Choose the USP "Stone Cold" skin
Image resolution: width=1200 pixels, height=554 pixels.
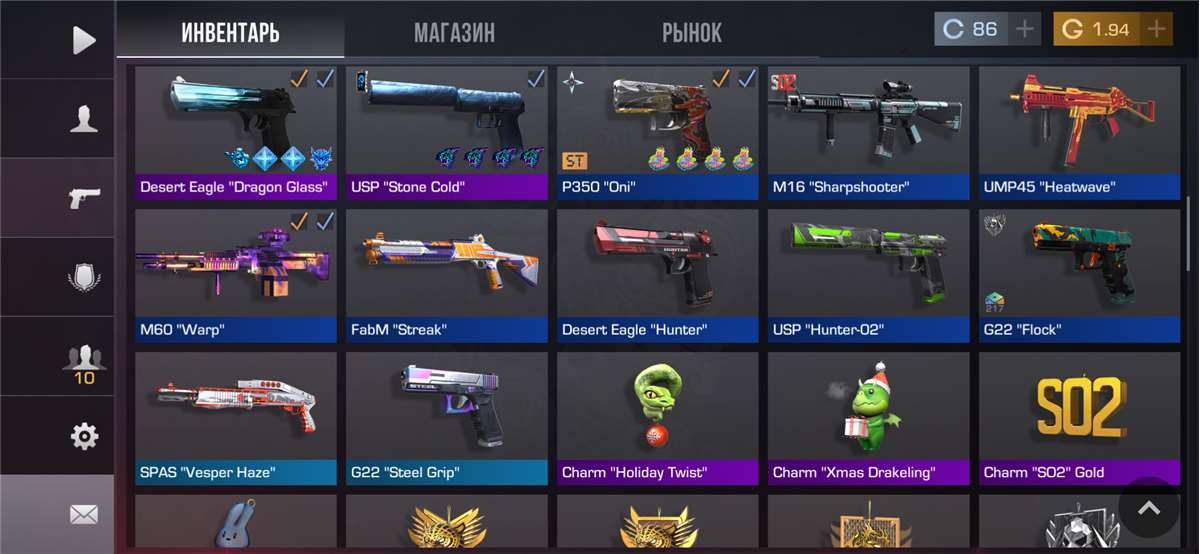tap(446, 130)
